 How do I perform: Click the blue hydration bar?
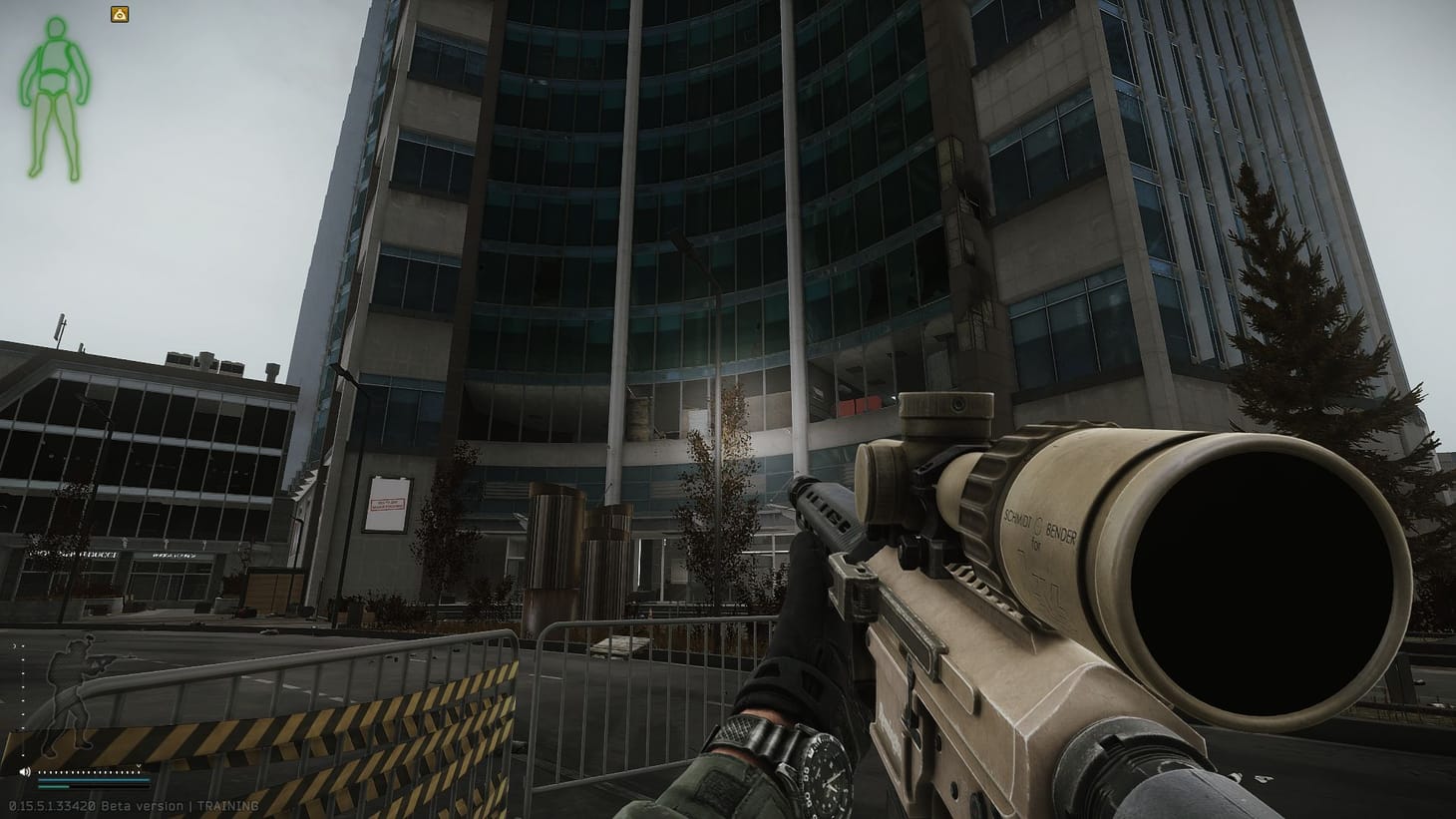[x=94, y=780]
